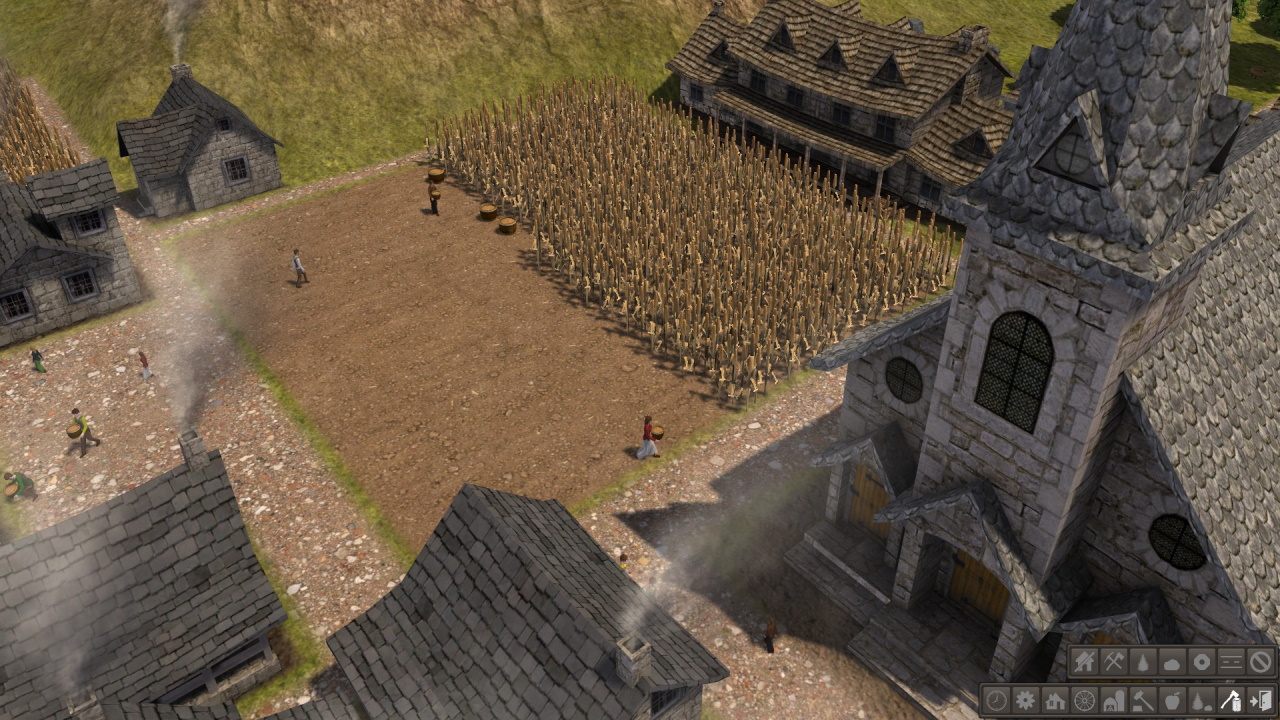Open the barn and silo storage menu
Image resolution: width=1280 pixels, height=720 pixels.
[1113, 700]
